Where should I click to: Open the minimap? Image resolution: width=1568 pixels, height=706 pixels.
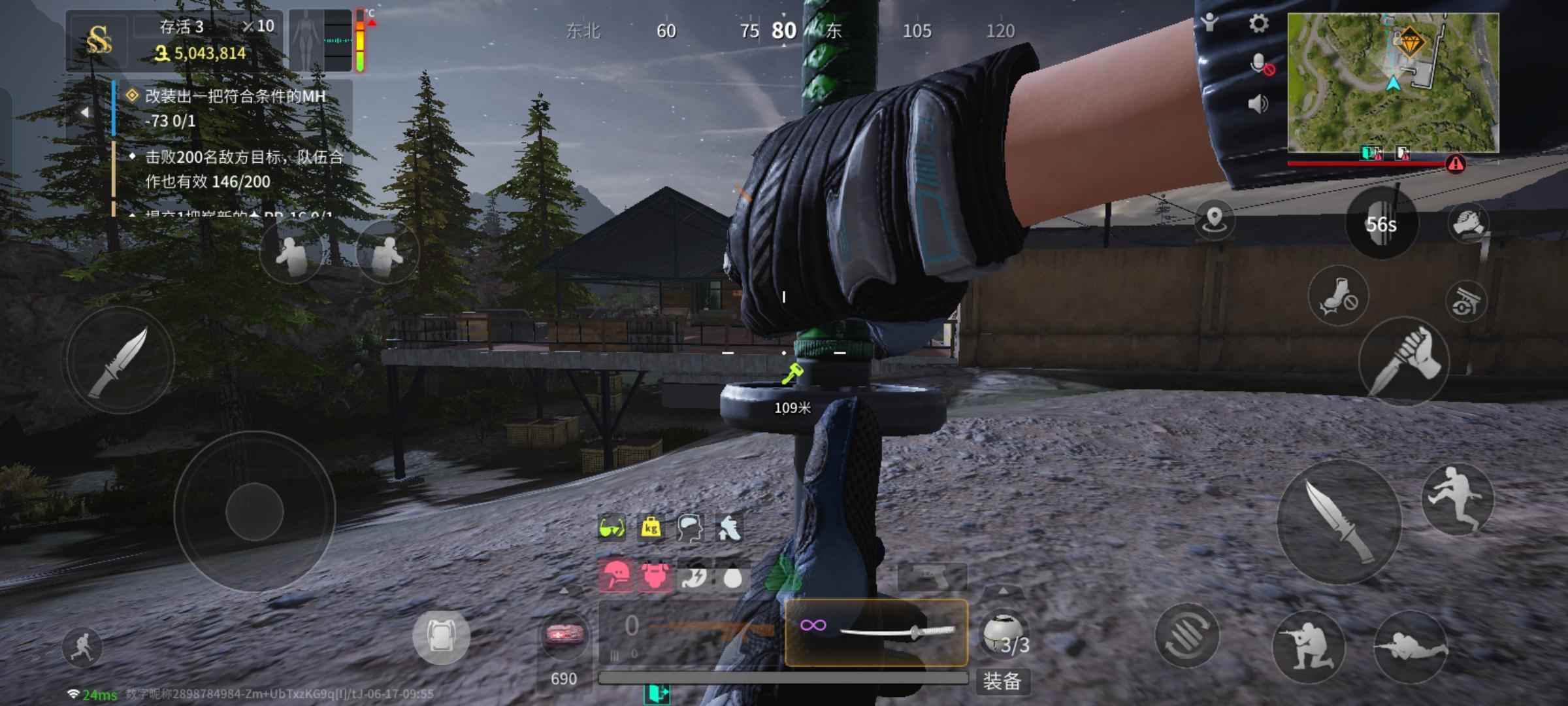(1393, 82)
